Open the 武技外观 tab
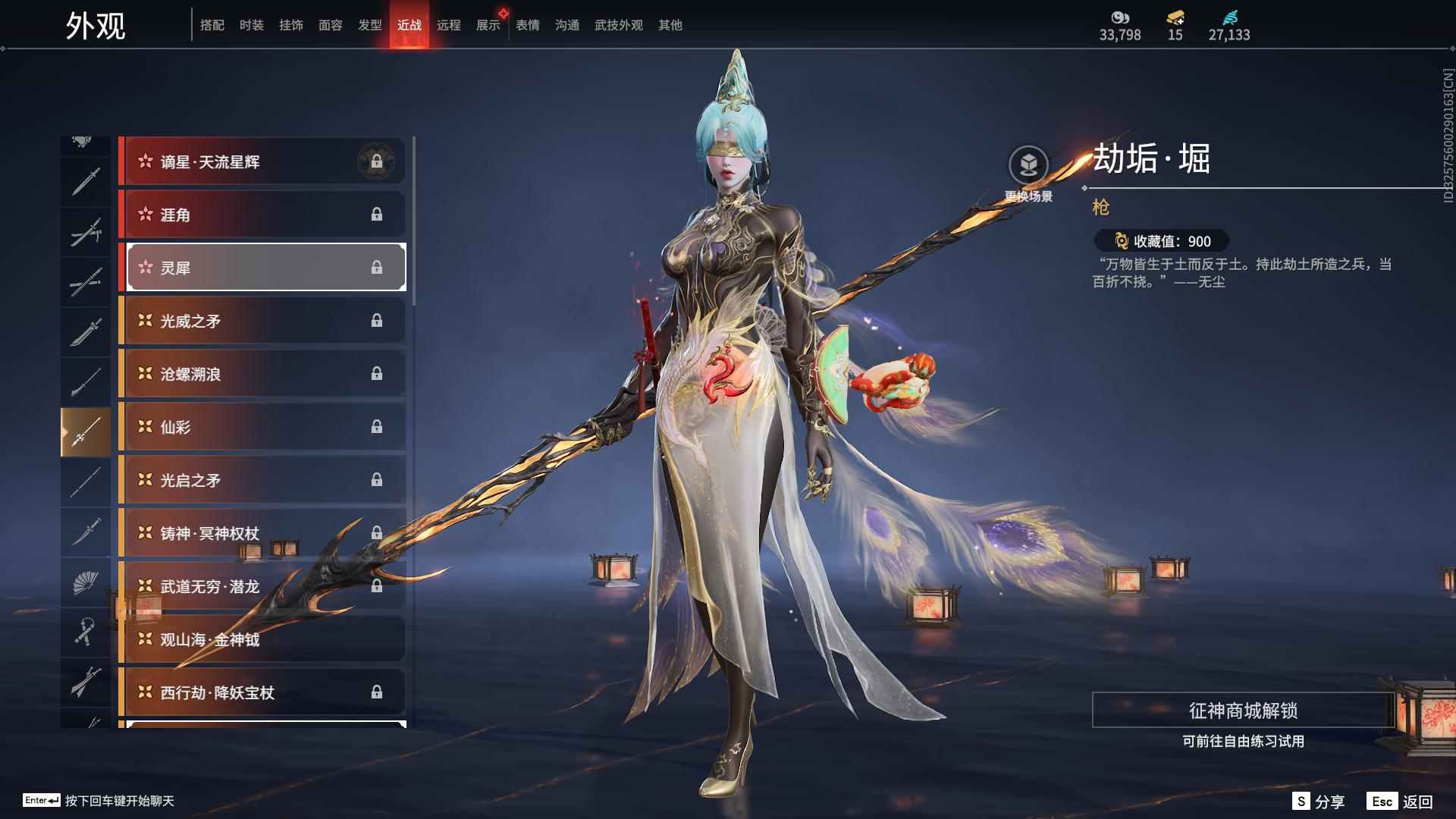 tap(619, 25)
